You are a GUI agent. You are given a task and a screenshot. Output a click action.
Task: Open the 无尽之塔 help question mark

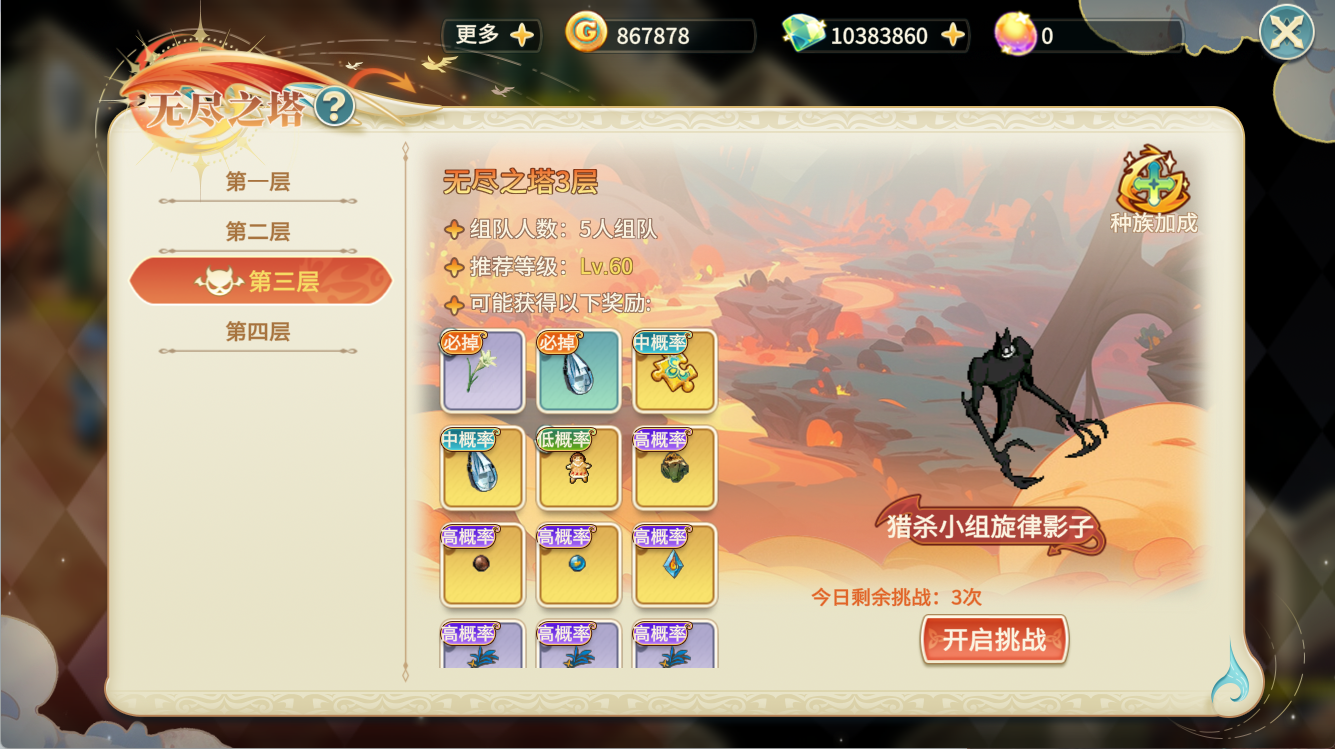pyautogui.click(x=335, y=107)
